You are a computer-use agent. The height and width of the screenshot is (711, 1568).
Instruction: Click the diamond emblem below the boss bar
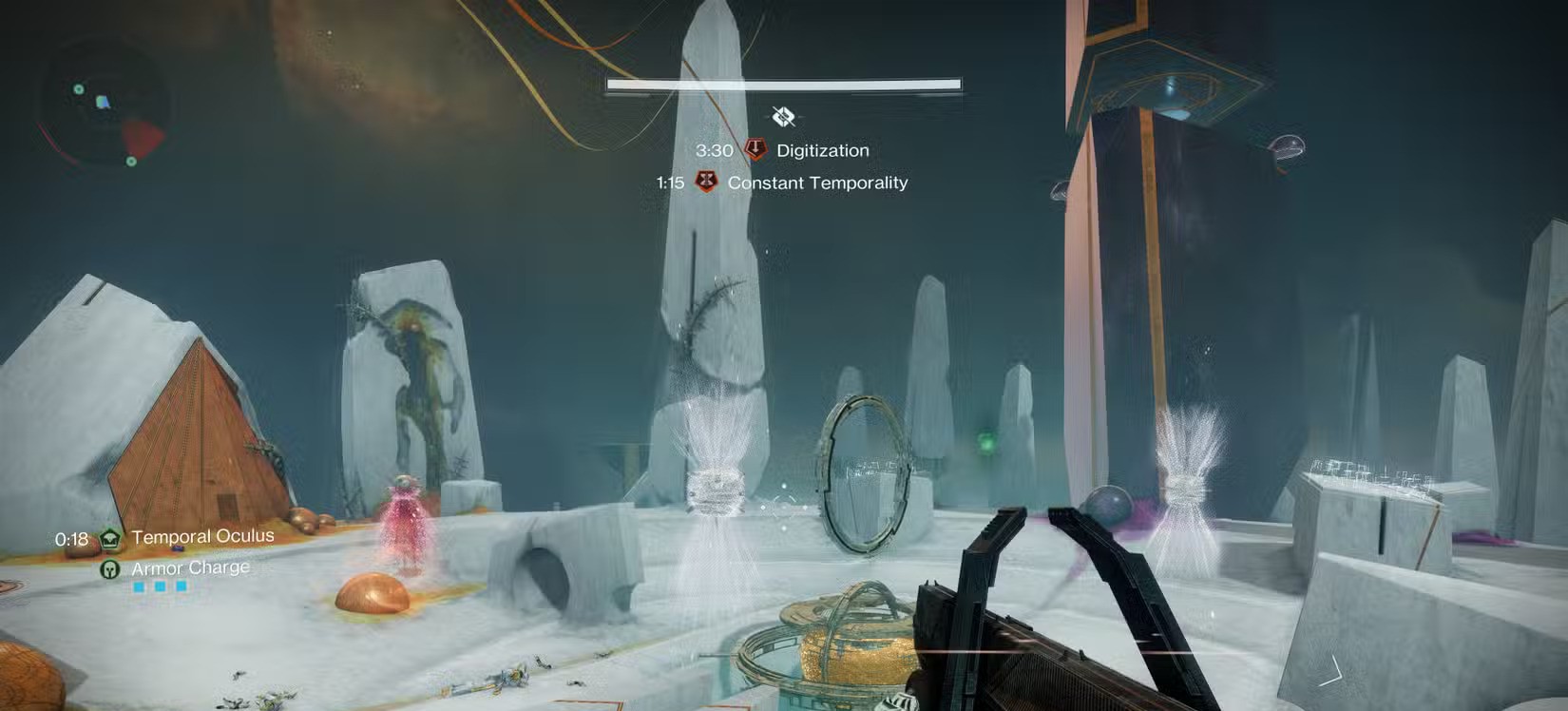tap(783, 117)
